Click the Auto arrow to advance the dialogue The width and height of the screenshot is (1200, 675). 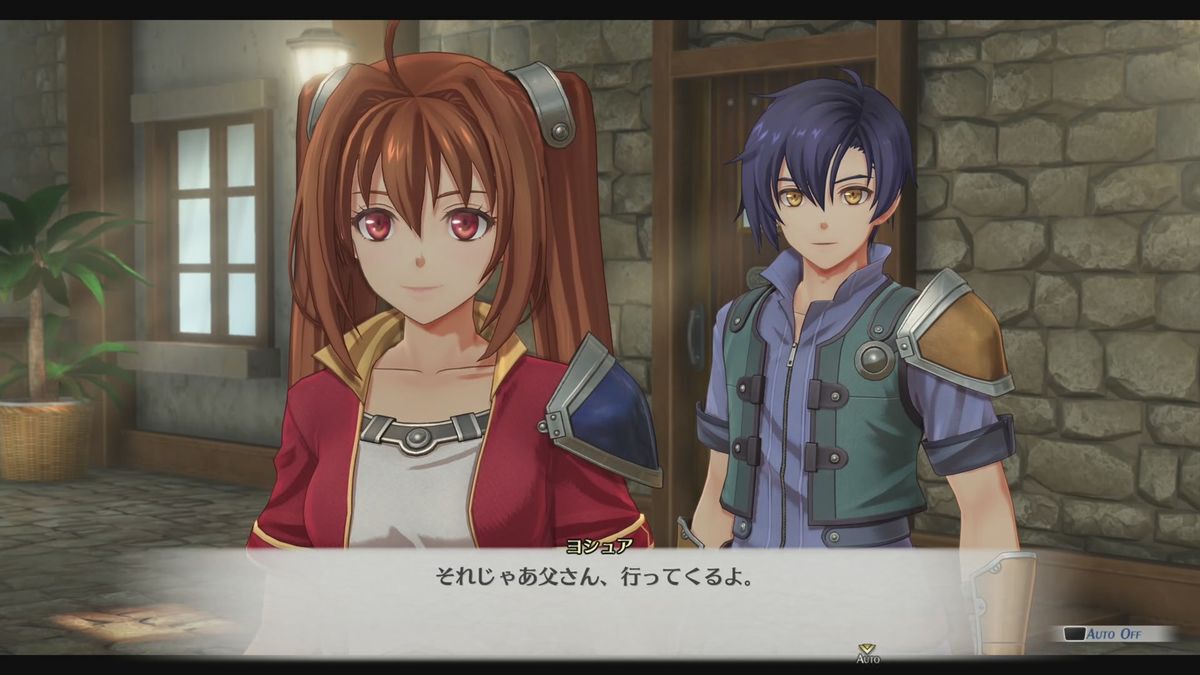point(866,650)
